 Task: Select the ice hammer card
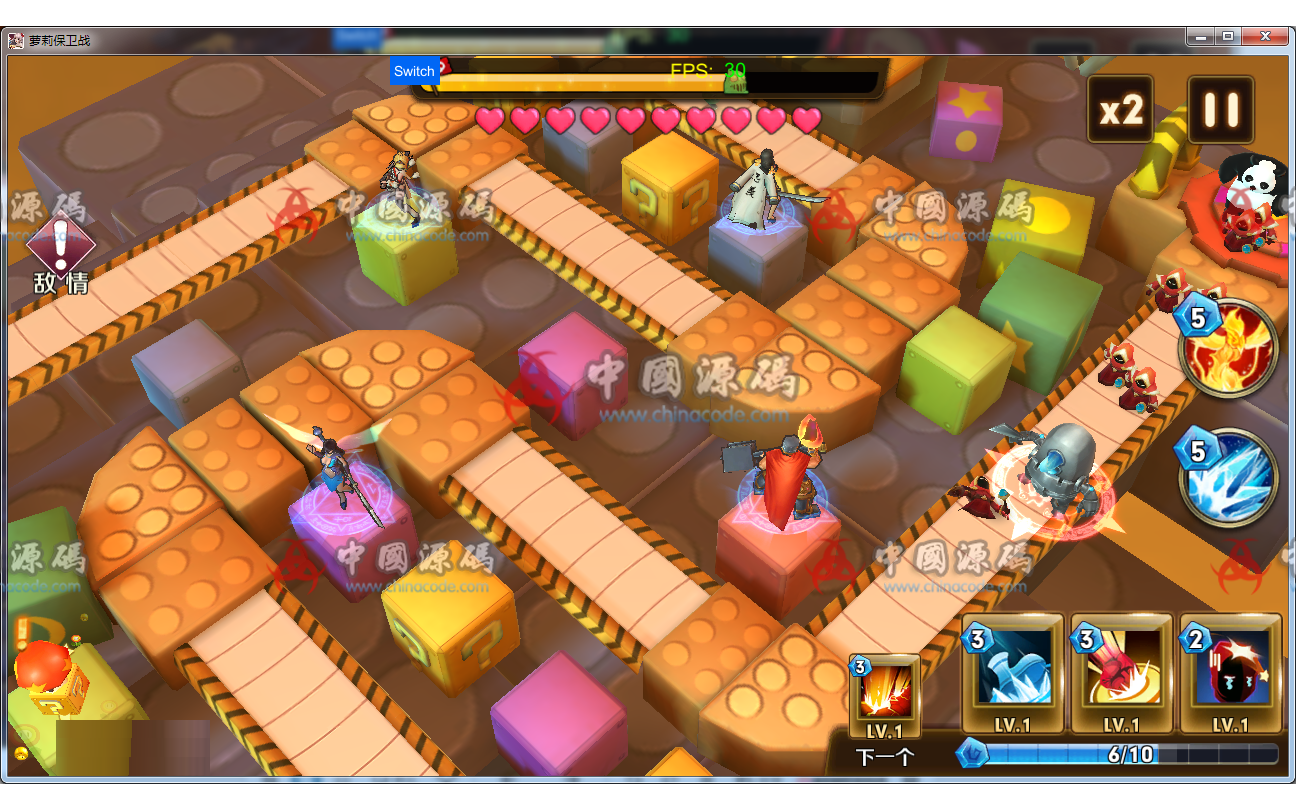(1012, 672)
